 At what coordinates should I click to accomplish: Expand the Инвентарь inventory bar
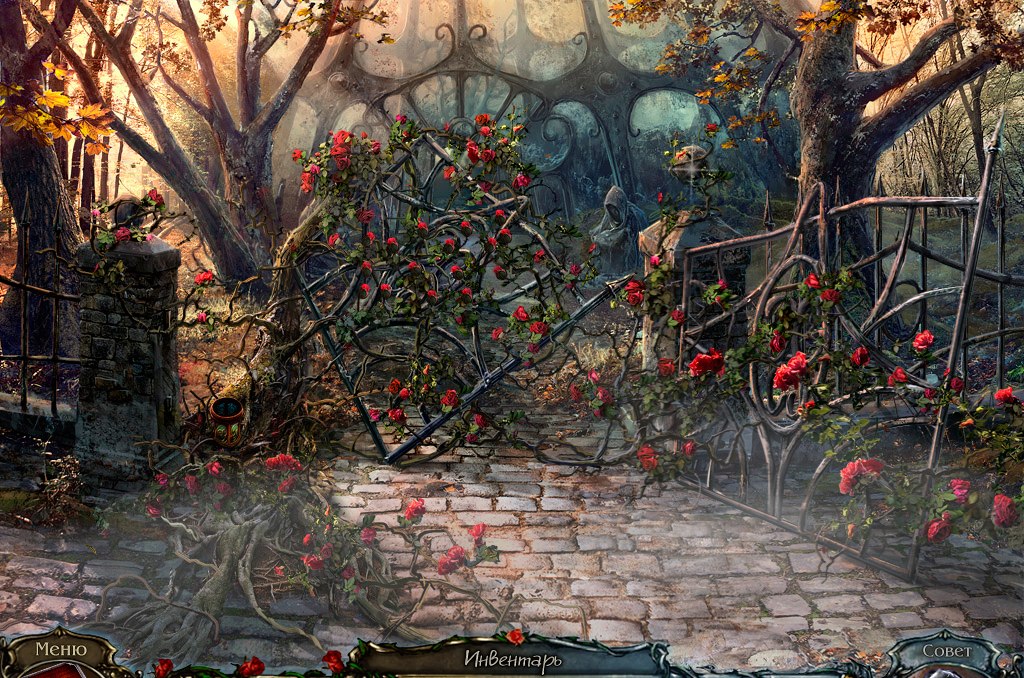(x=512, y=660)
